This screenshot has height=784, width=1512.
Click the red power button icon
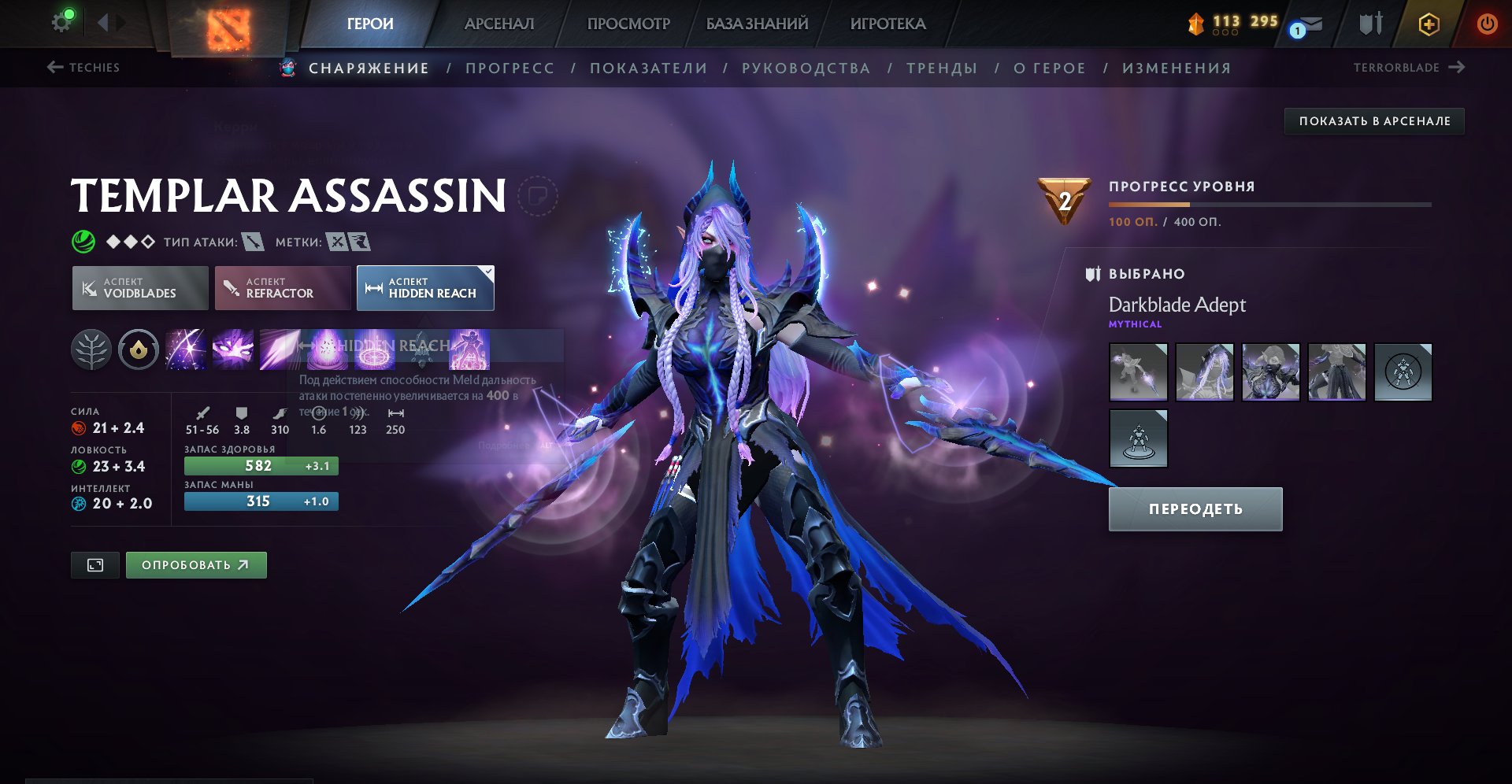coord(1488,24)
